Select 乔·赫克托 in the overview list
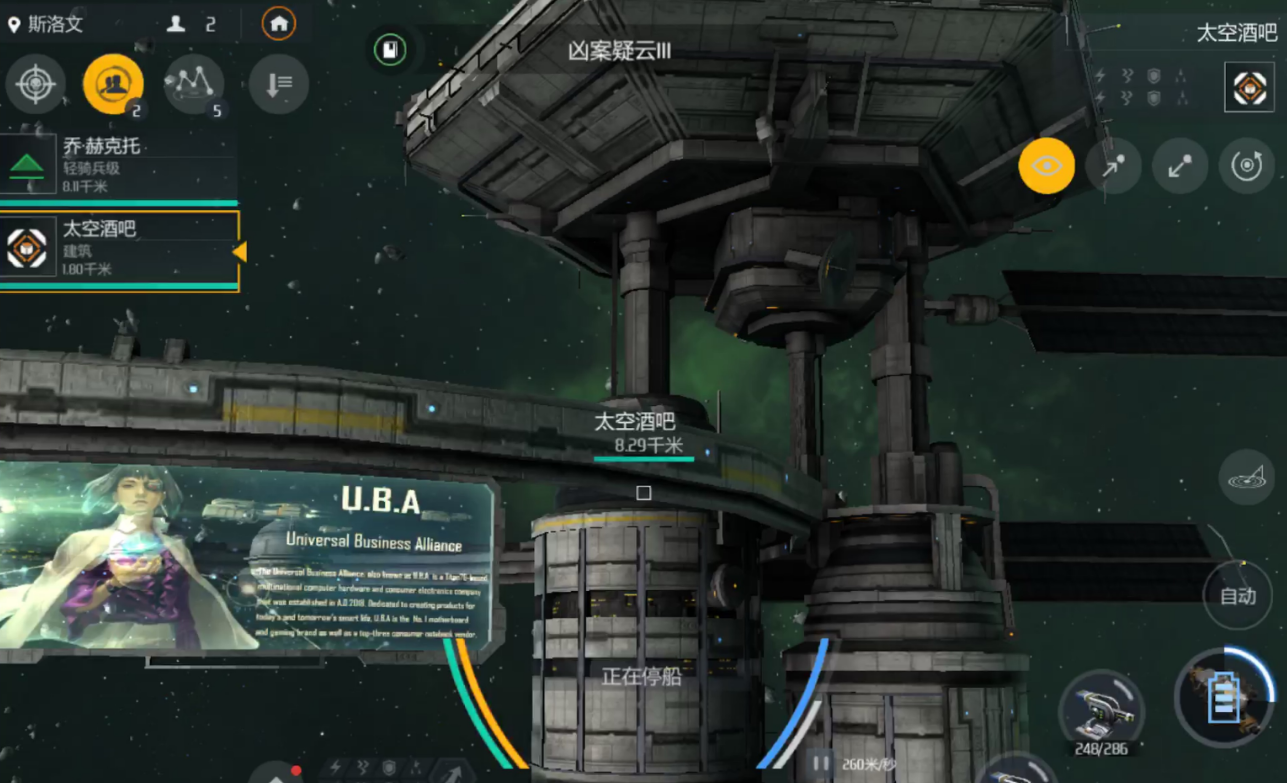Viewport: 1287px width, 783px height. click(x=119, y=165)
